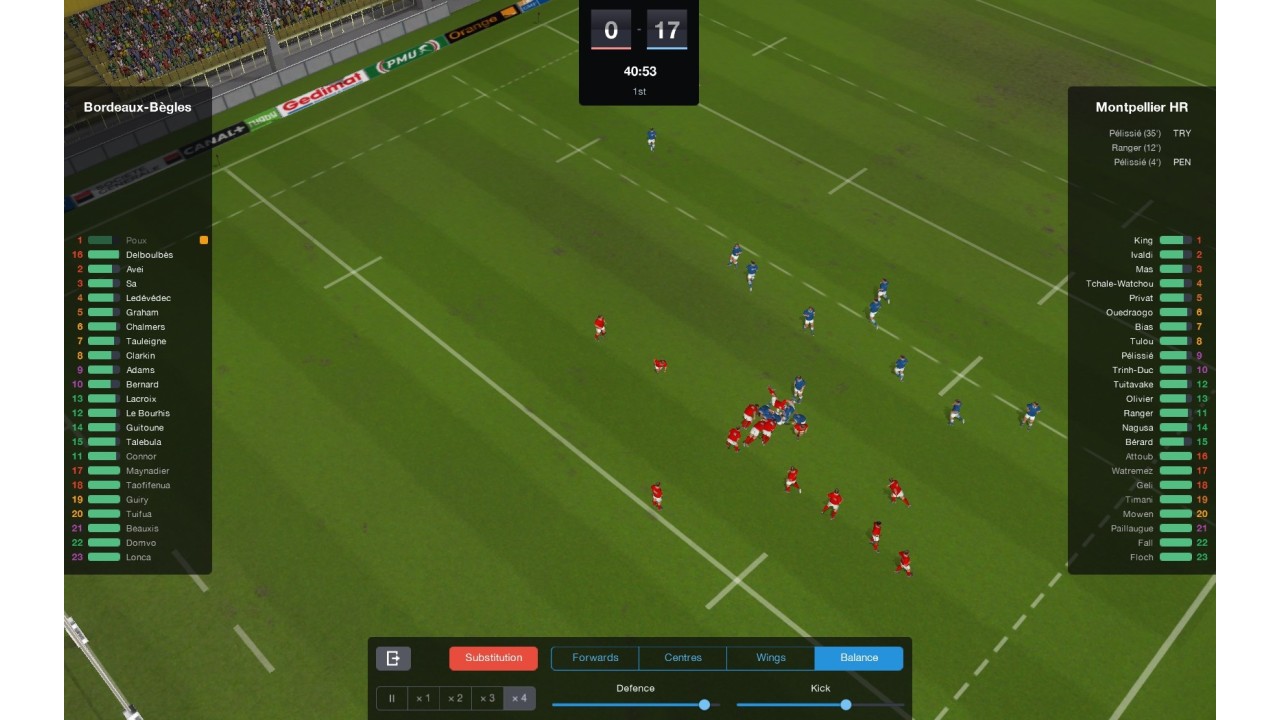Set match speed to ×4
The height and width of the screenshot is (720, 1280).
pyautogui.click(x=519, y=698)
